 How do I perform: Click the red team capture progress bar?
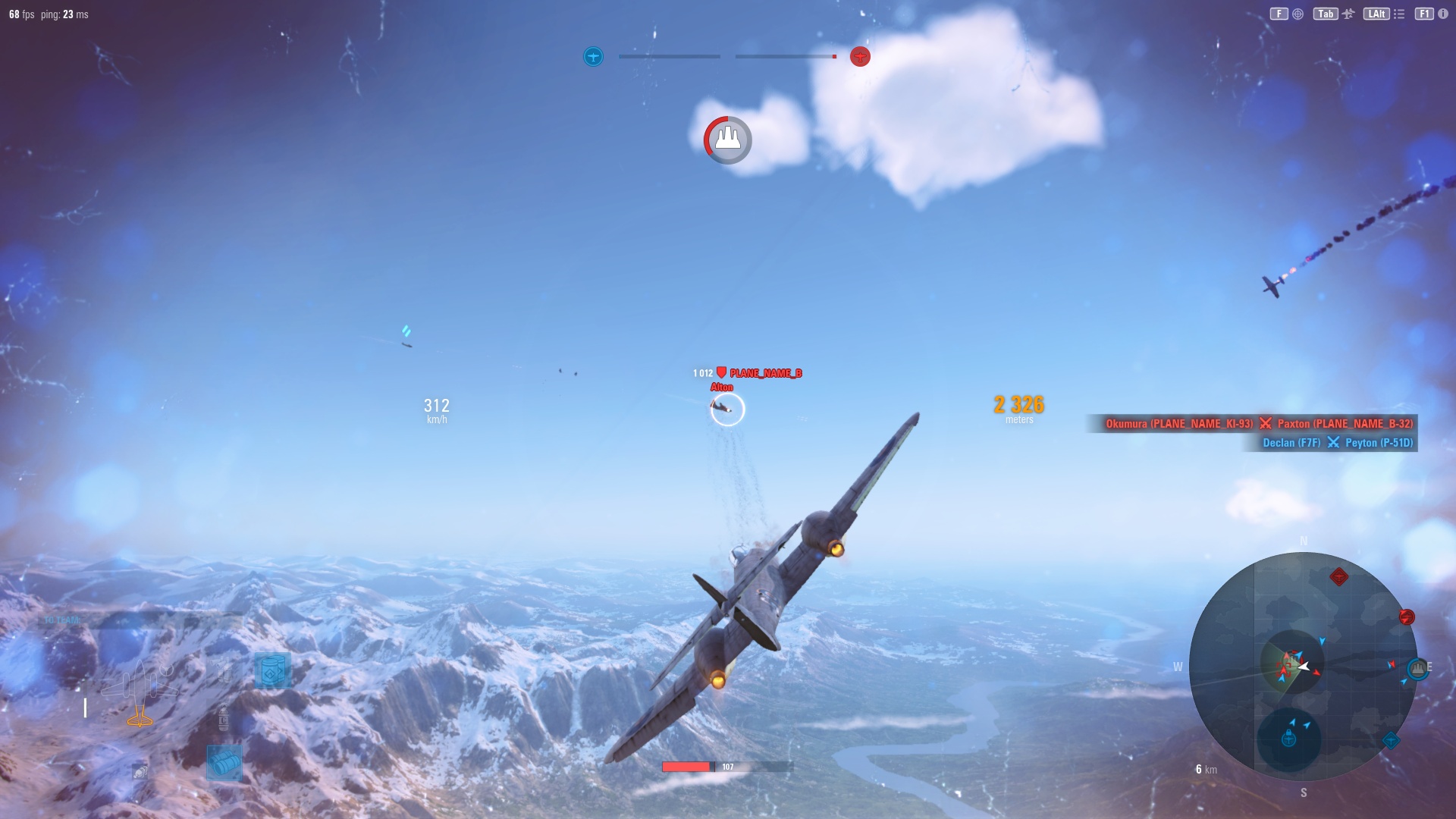pyautogui.click(x=785, y=55)
